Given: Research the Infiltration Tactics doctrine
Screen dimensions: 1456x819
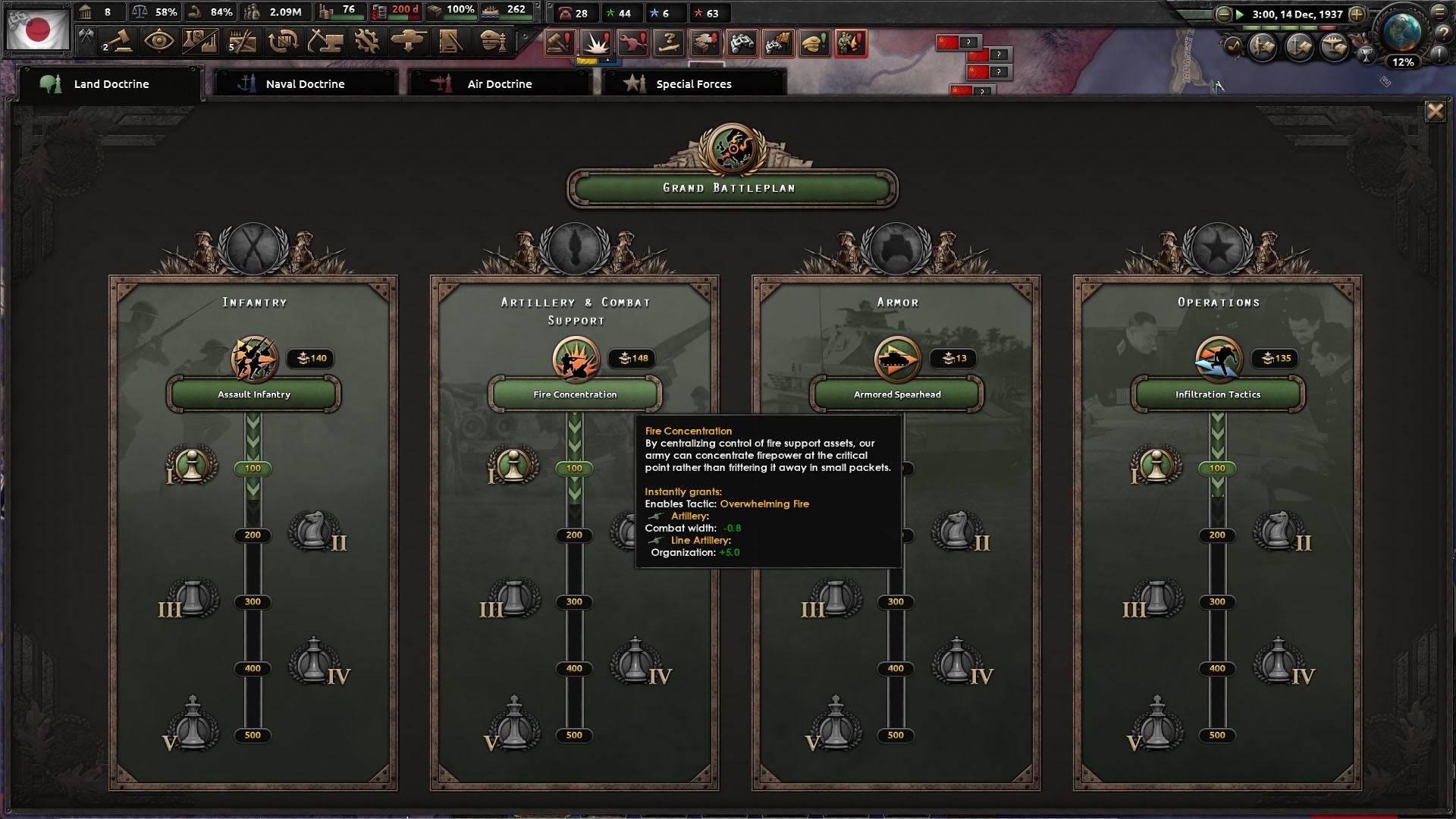Looking at the screenshot, I should [x=1217, y=394].
